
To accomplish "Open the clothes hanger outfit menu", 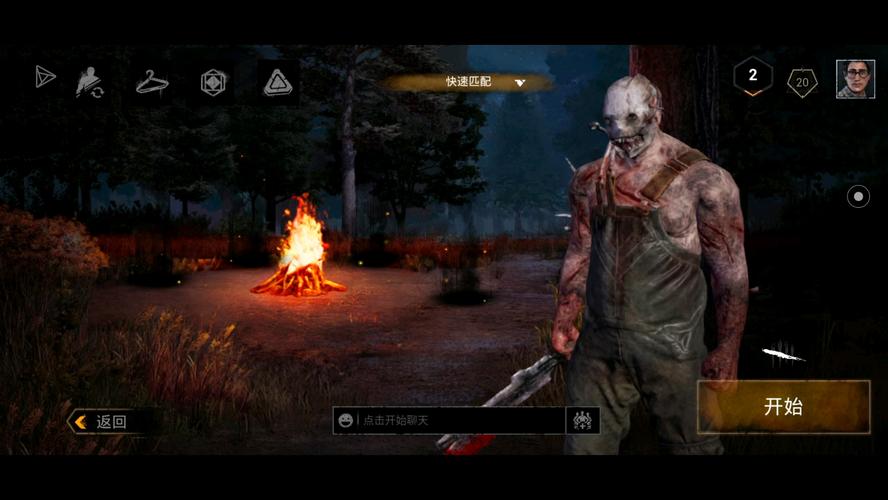I will click(152, 82).
